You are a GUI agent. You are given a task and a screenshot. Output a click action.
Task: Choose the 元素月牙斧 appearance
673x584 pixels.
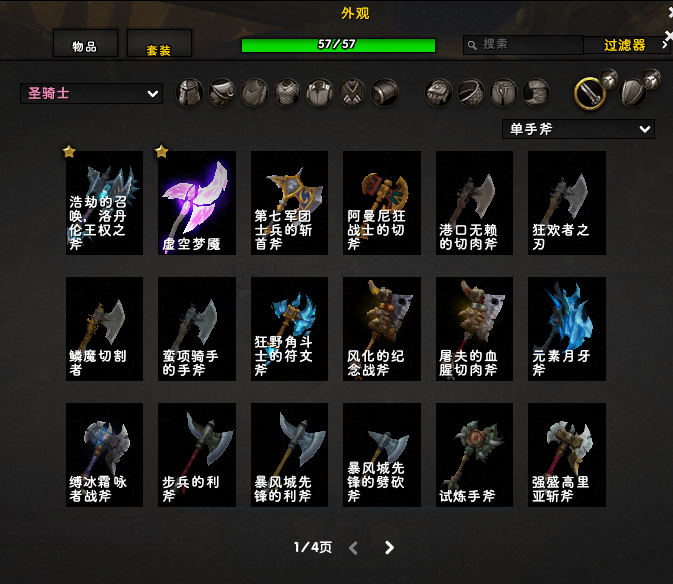click(x=567, y=329)
